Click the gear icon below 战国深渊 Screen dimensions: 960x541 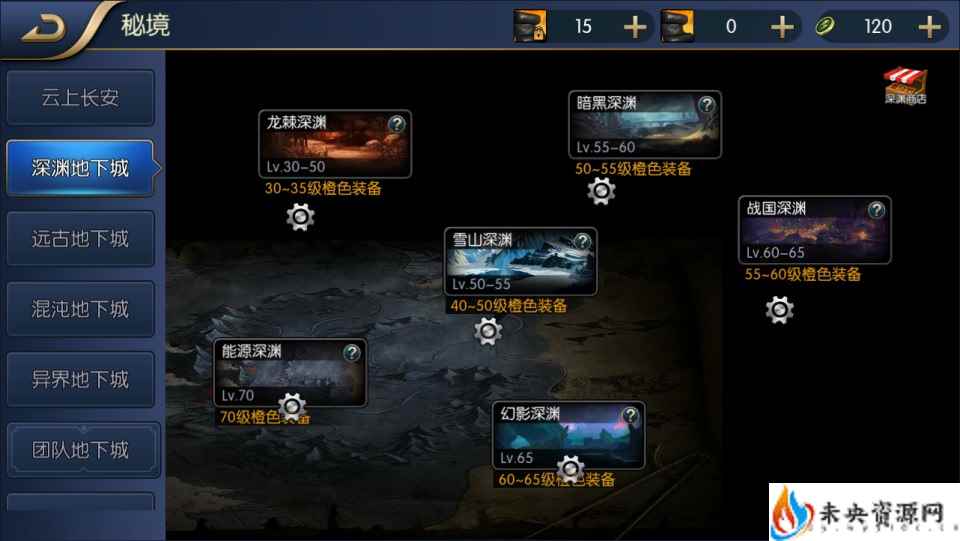click(x=779, y=310)
